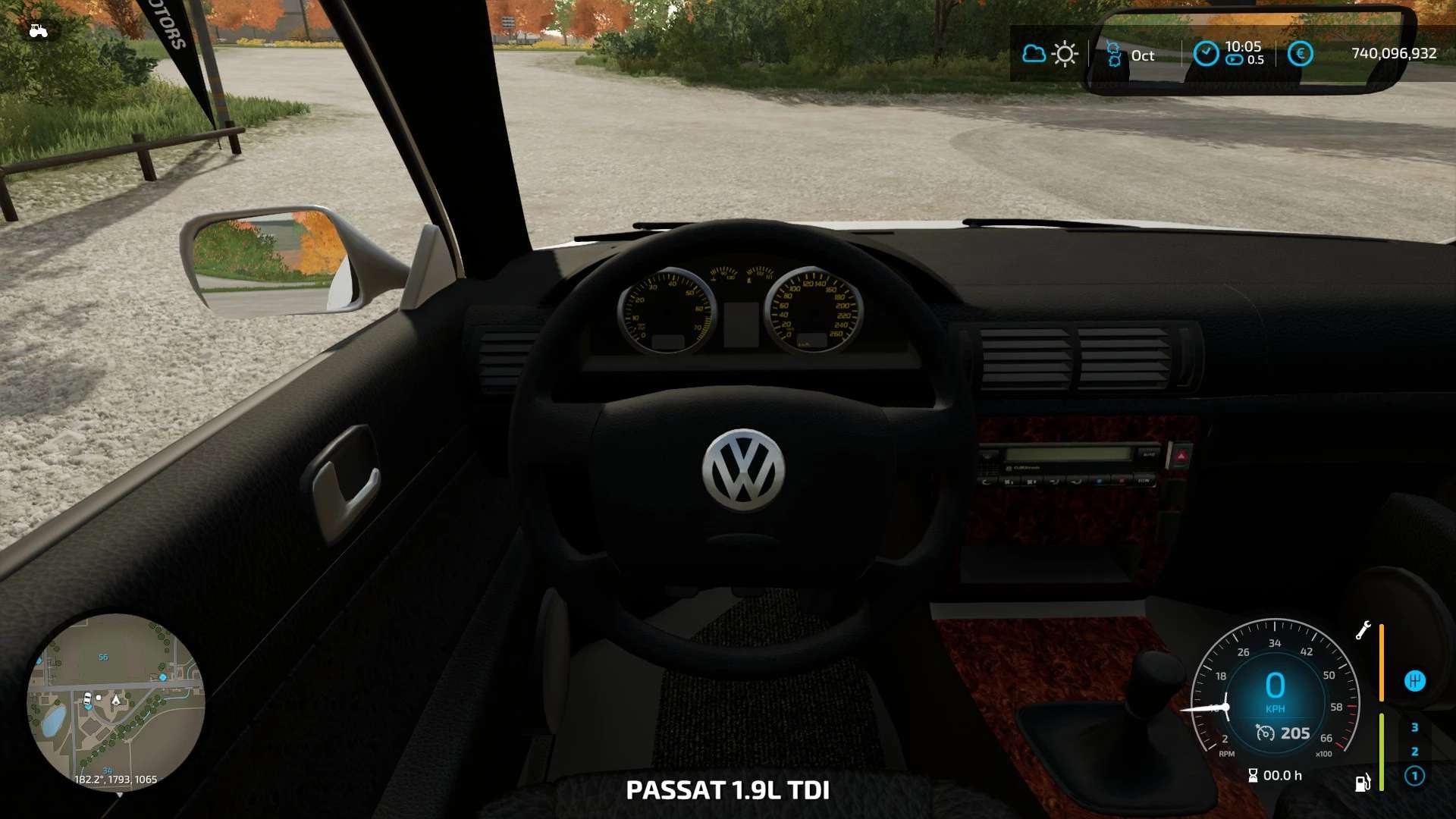Click the euro money icon
The image size is (1456, 819).
[x=1300, y=54]
